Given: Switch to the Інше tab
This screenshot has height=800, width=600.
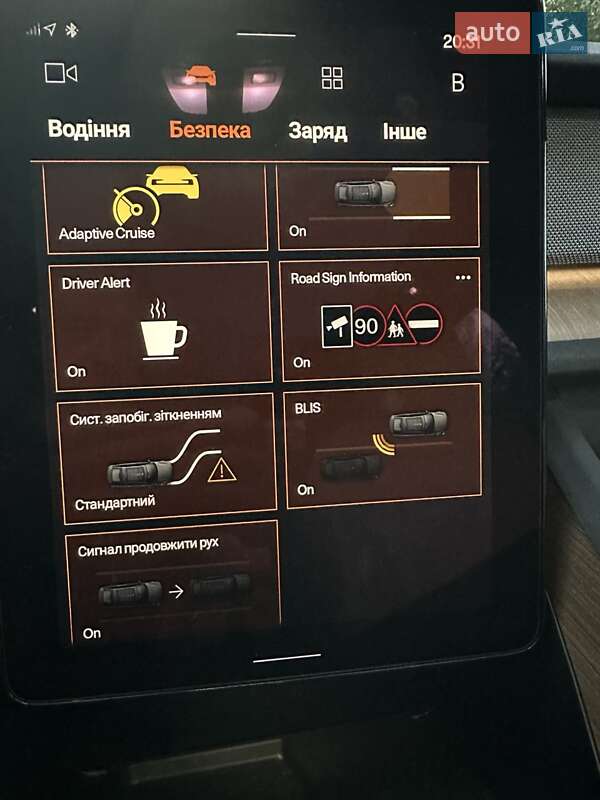Looking at the screenshot, I should coord(404,131).
